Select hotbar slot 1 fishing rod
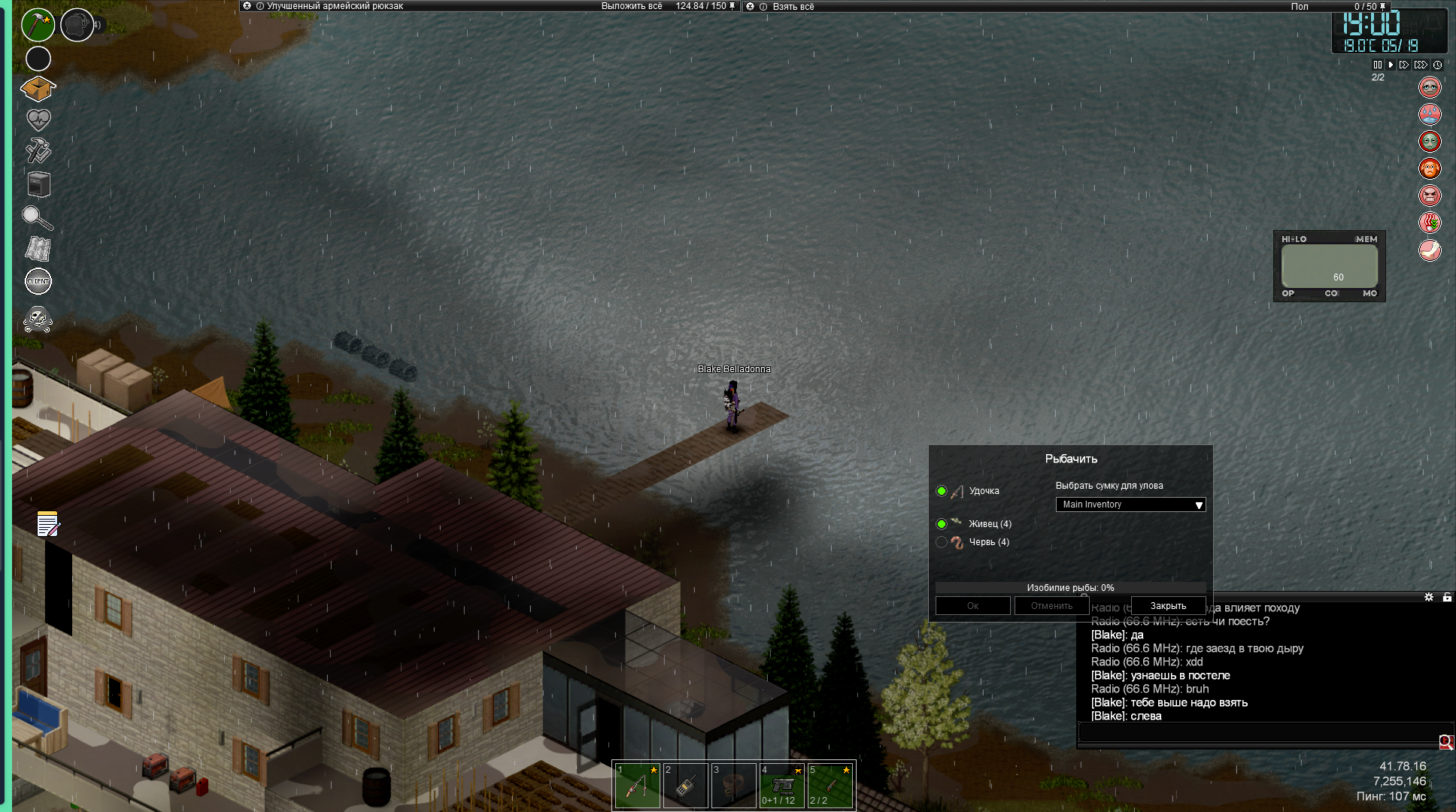The height and width of the screenshot is (812, 1456). point(637,786)
